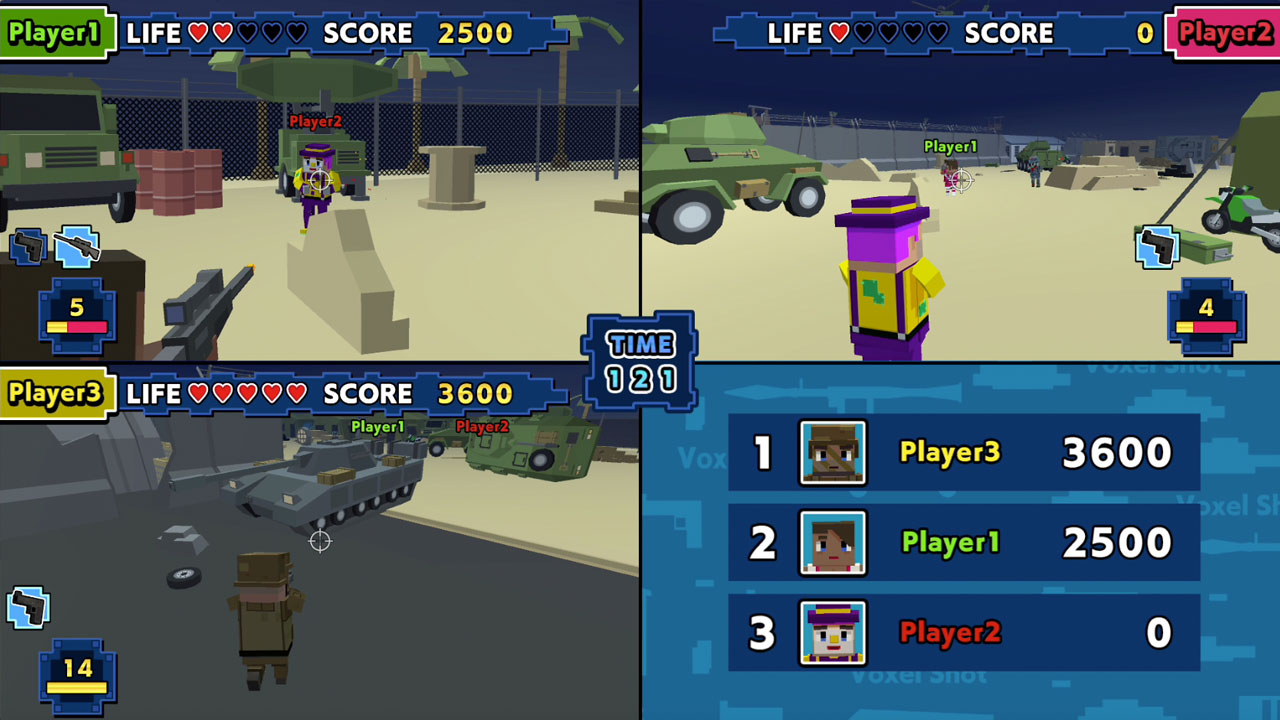This screenshot has height=720, width=1280.
Task: Click the heart icons in Player3's LIFE bar
Action: 247,395
